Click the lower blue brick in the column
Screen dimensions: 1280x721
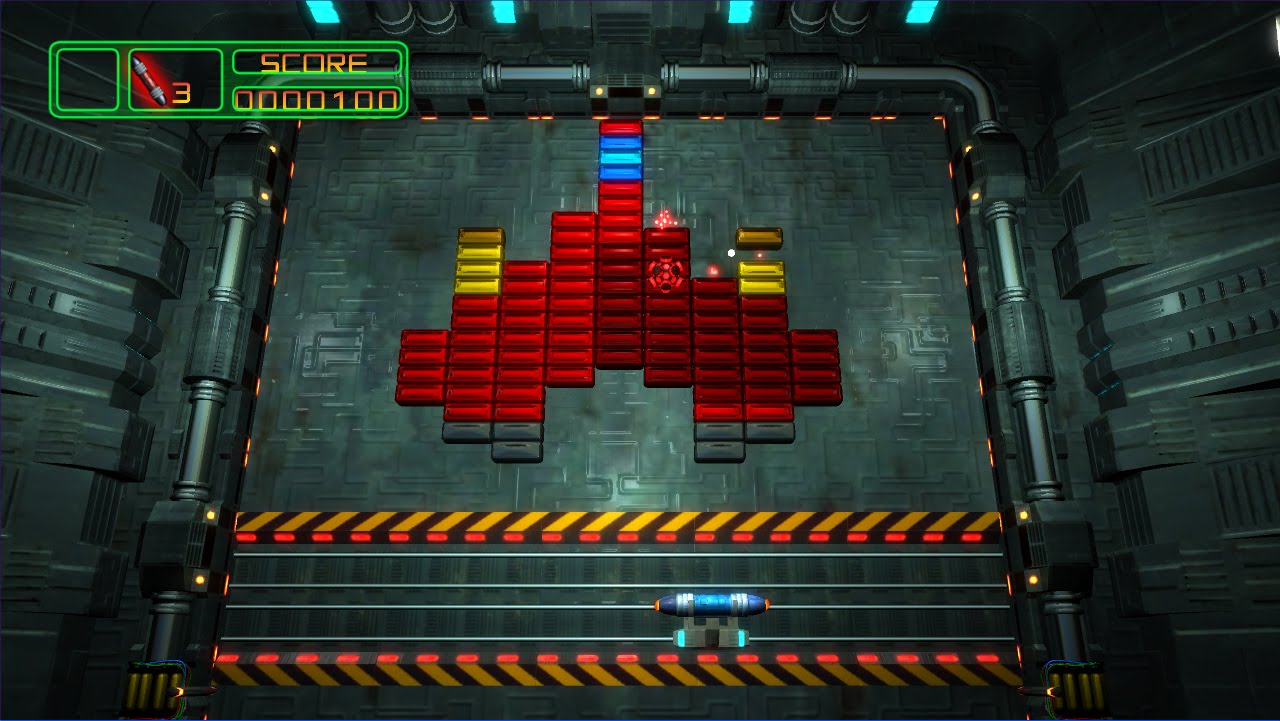[x=620, y=172]
